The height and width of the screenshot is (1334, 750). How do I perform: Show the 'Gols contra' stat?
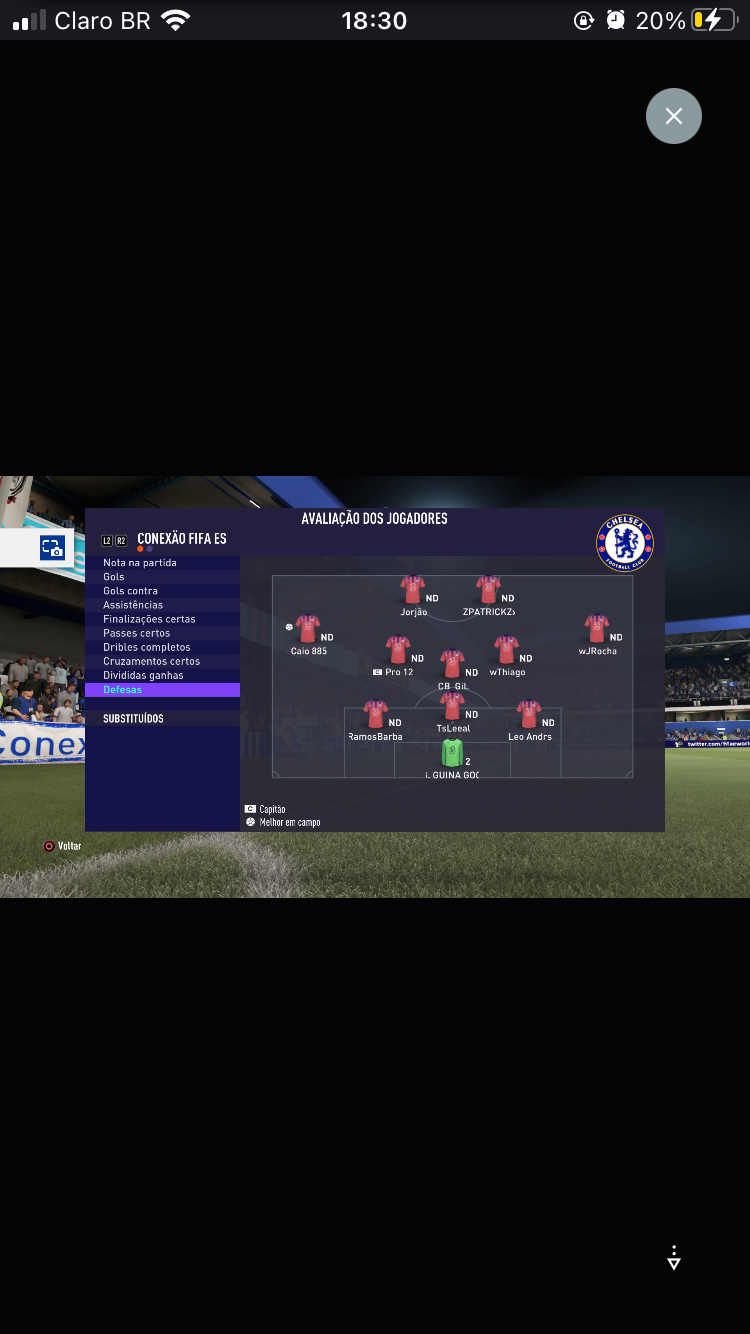[131, 591]
